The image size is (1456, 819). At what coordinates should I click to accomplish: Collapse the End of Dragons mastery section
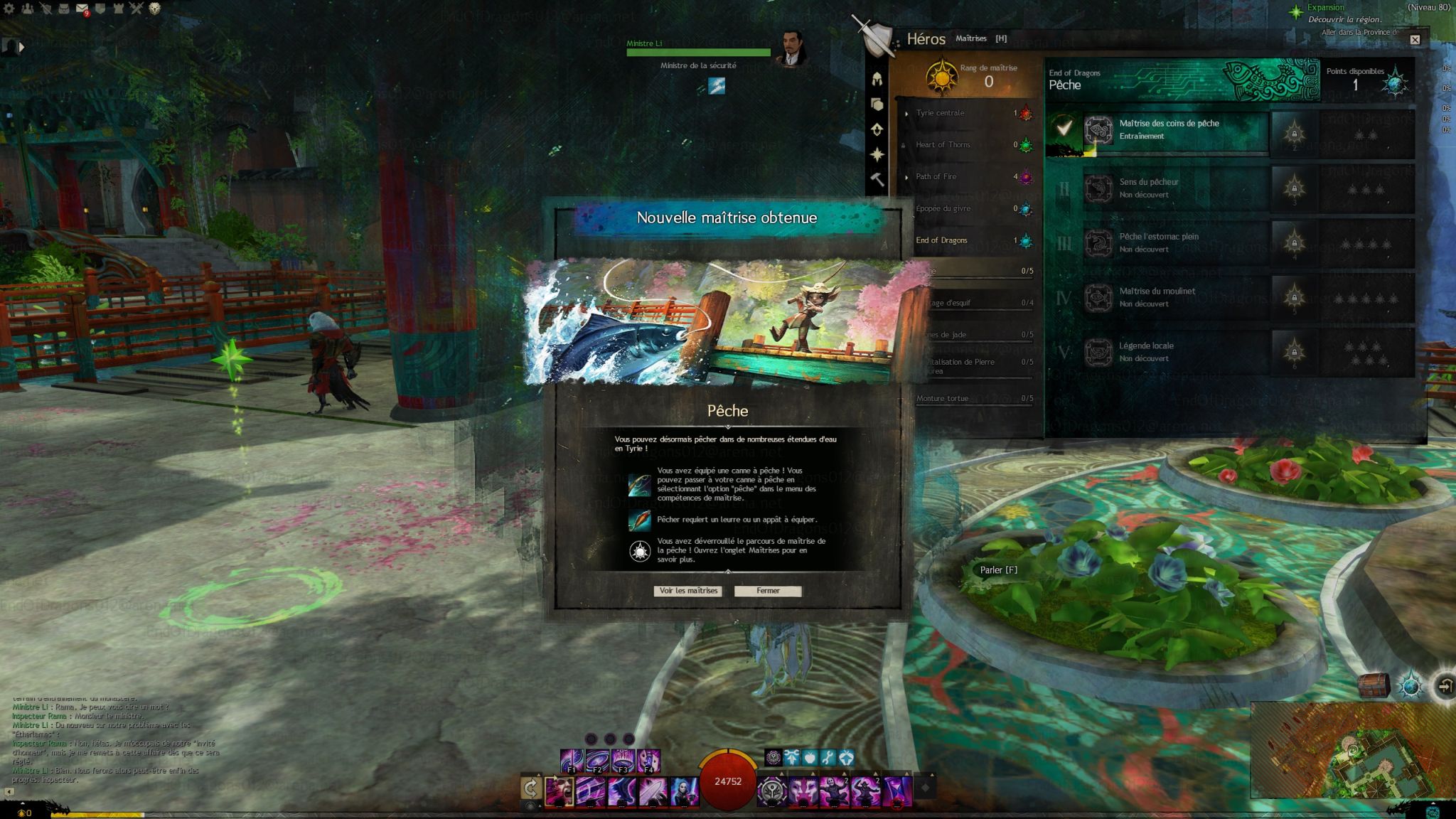tap(946, 240)
